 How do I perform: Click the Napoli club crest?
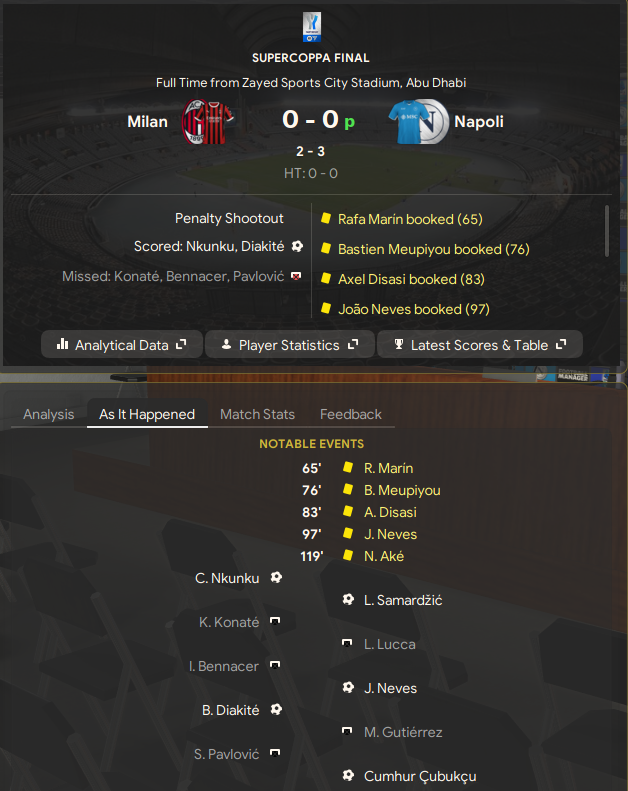pyautogui.click(x=418, y=122)
